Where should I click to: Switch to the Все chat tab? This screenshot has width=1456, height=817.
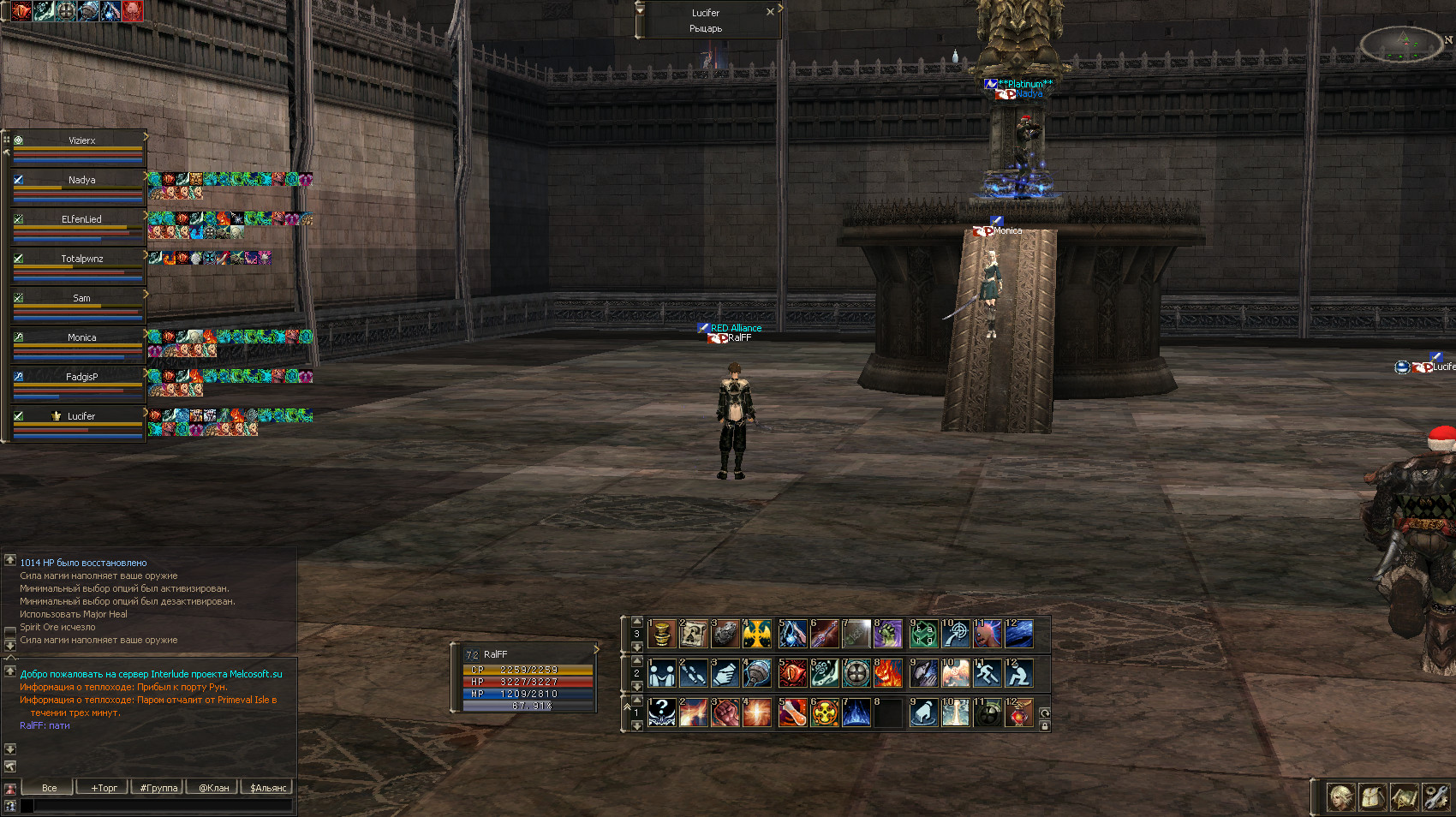[49, 788]
